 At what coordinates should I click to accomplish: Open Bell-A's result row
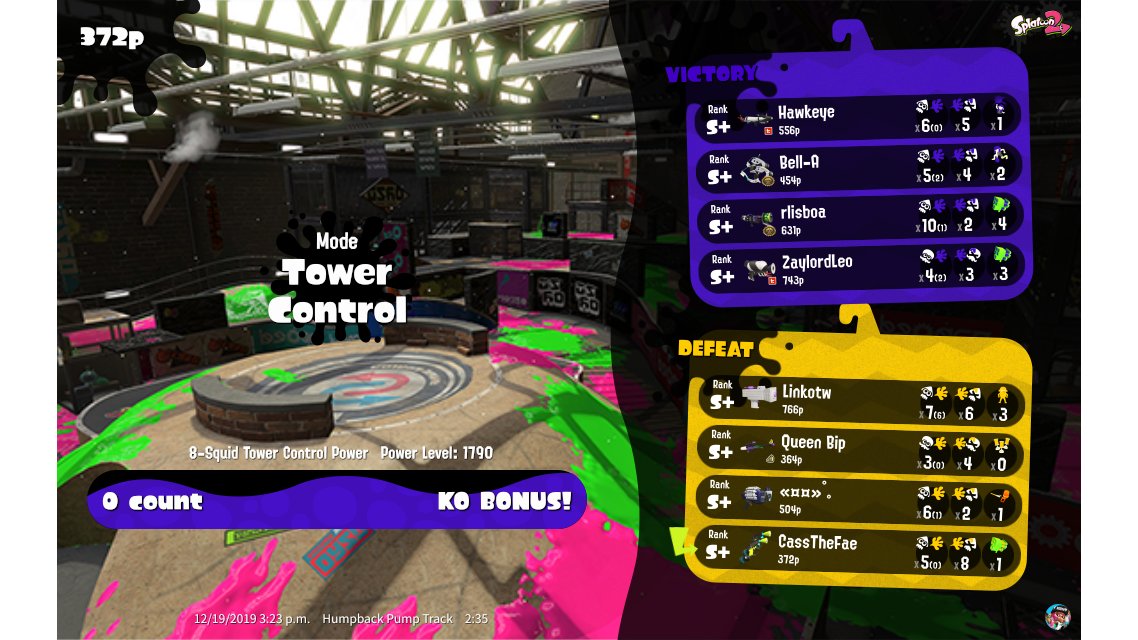point(858,167)
